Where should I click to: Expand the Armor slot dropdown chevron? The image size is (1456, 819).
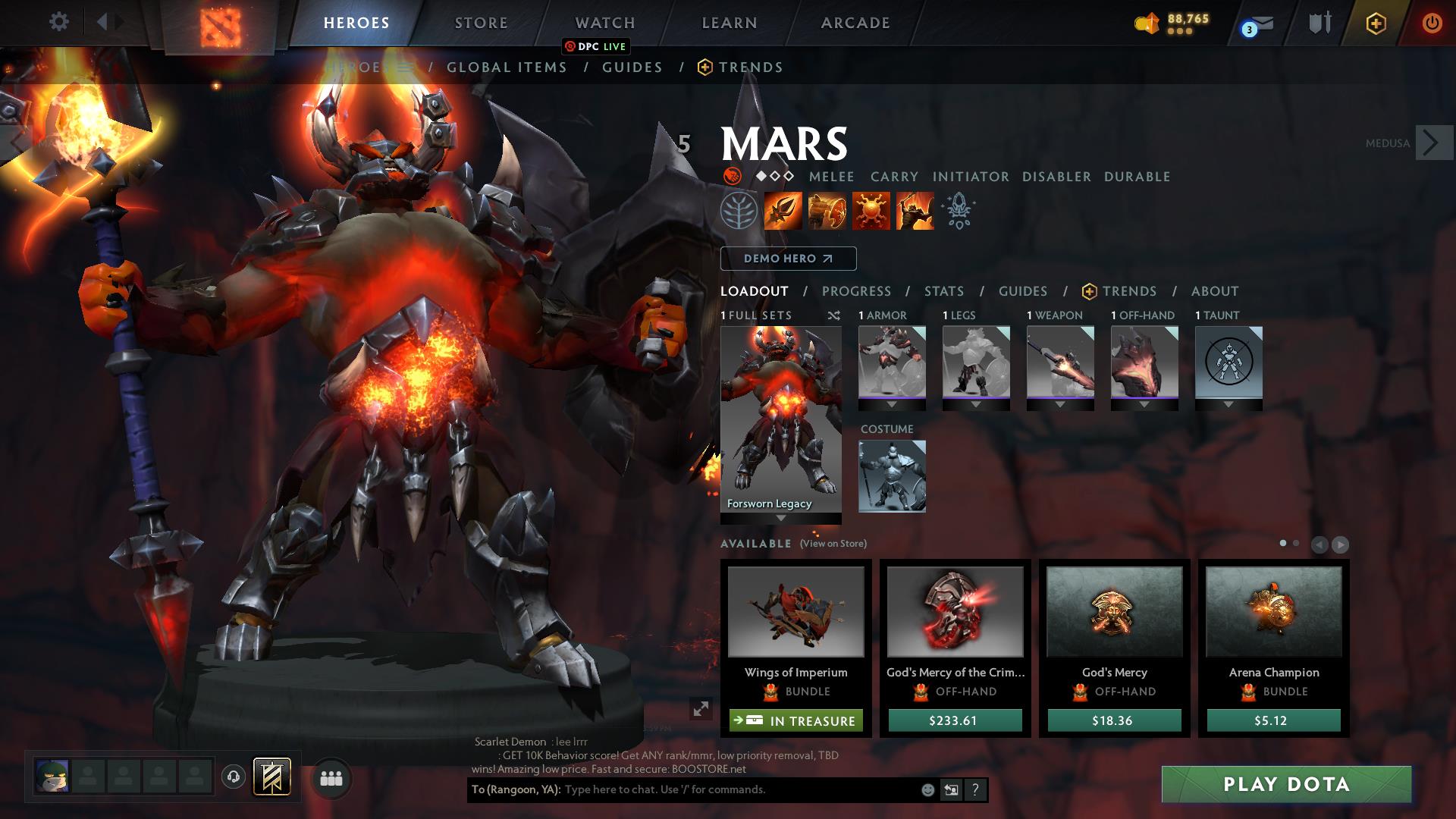[x=892, y=404]
